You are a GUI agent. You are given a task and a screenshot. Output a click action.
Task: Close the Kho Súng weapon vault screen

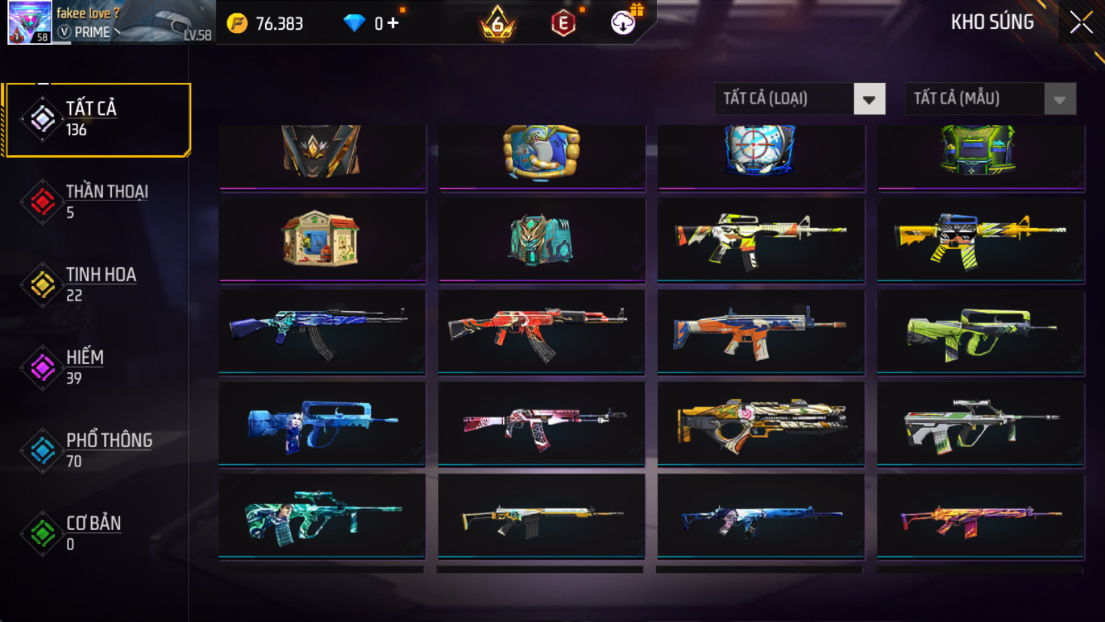click(x=1081, y=23)
